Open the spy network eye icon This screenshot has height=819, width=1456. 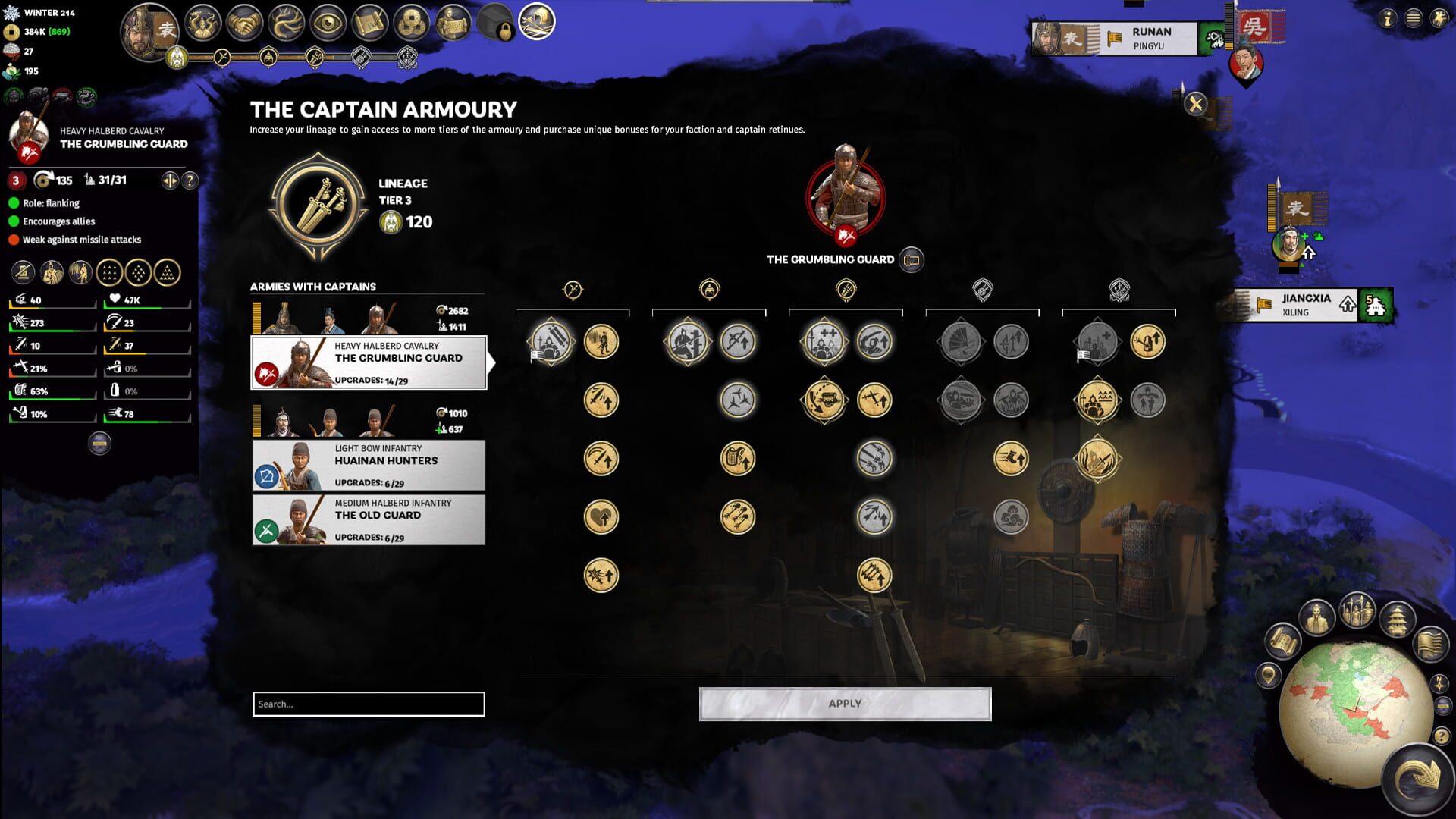(x=328, y=21)
